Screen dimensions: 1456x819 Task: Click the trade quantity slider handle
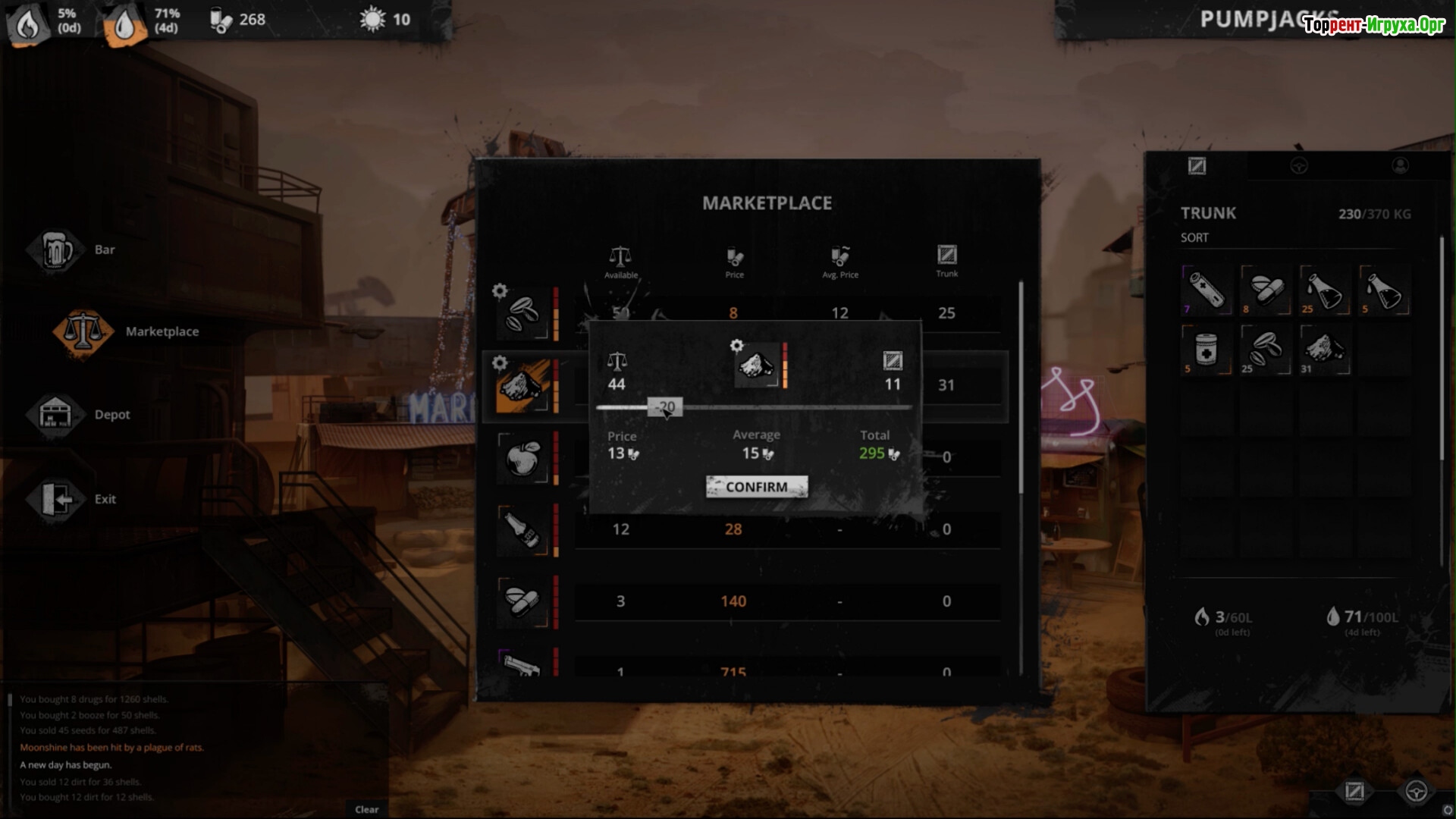tap(666, 407)
